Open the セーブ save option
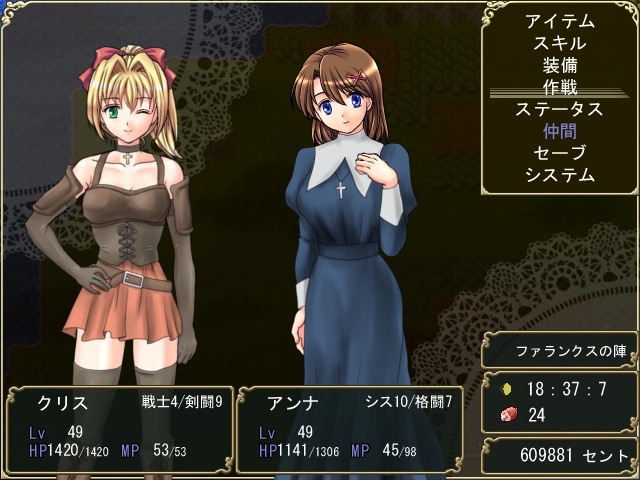 [559, 153]
